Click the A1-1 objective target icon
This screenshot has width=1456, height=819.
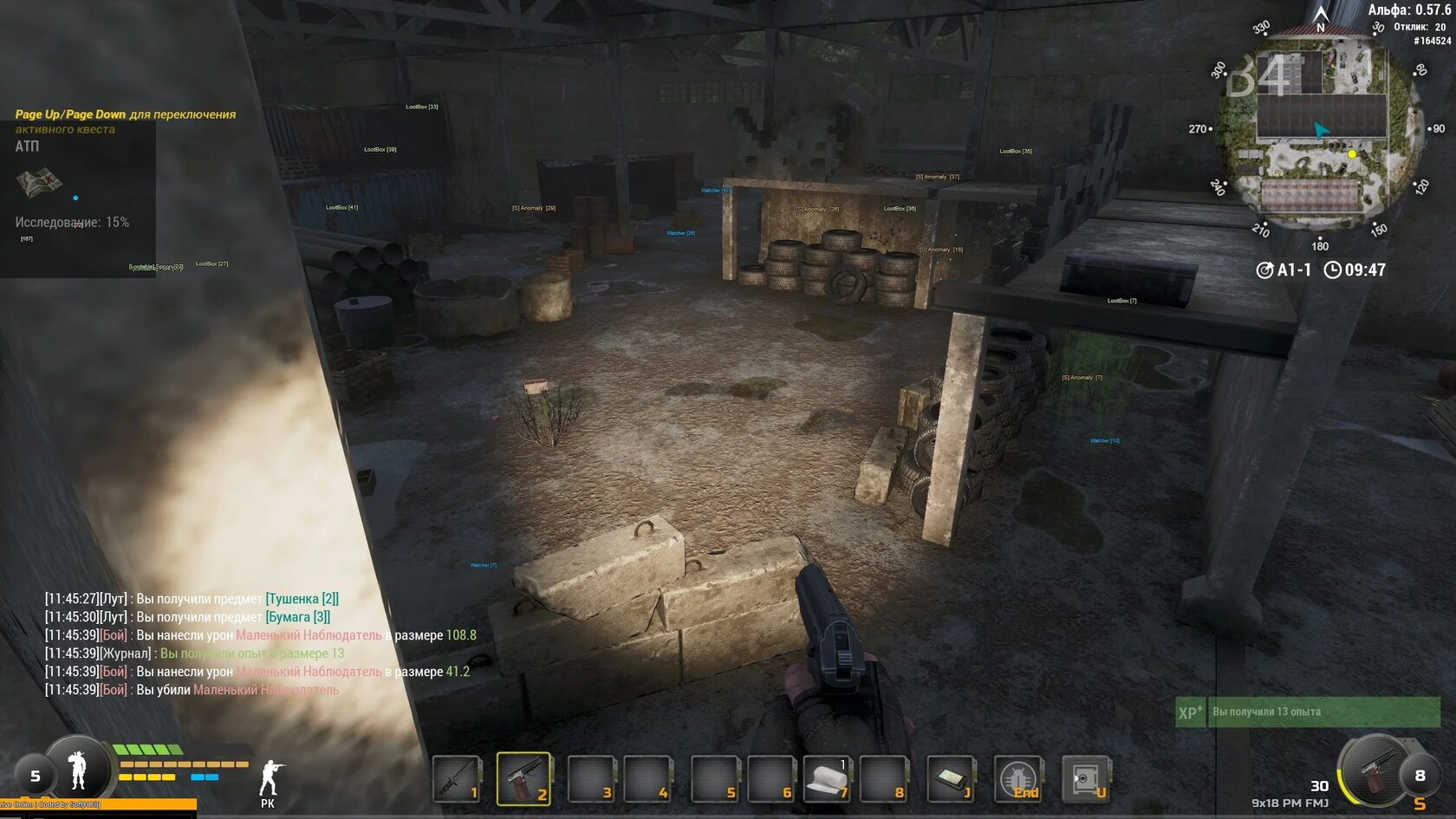(1265, 270)
